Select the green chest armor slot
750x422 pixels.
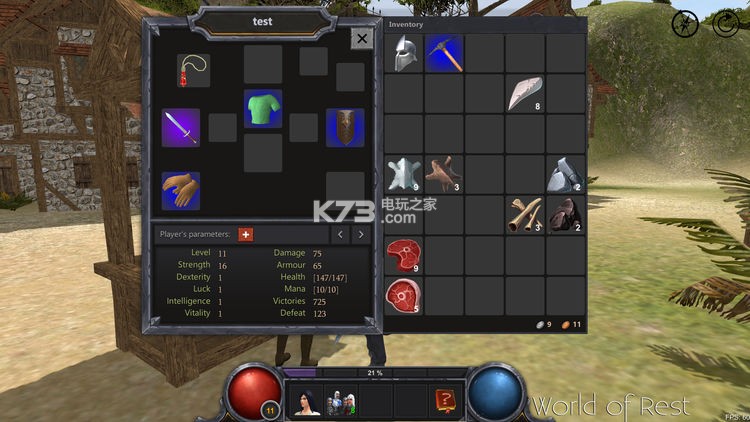[x=263, y=109]
